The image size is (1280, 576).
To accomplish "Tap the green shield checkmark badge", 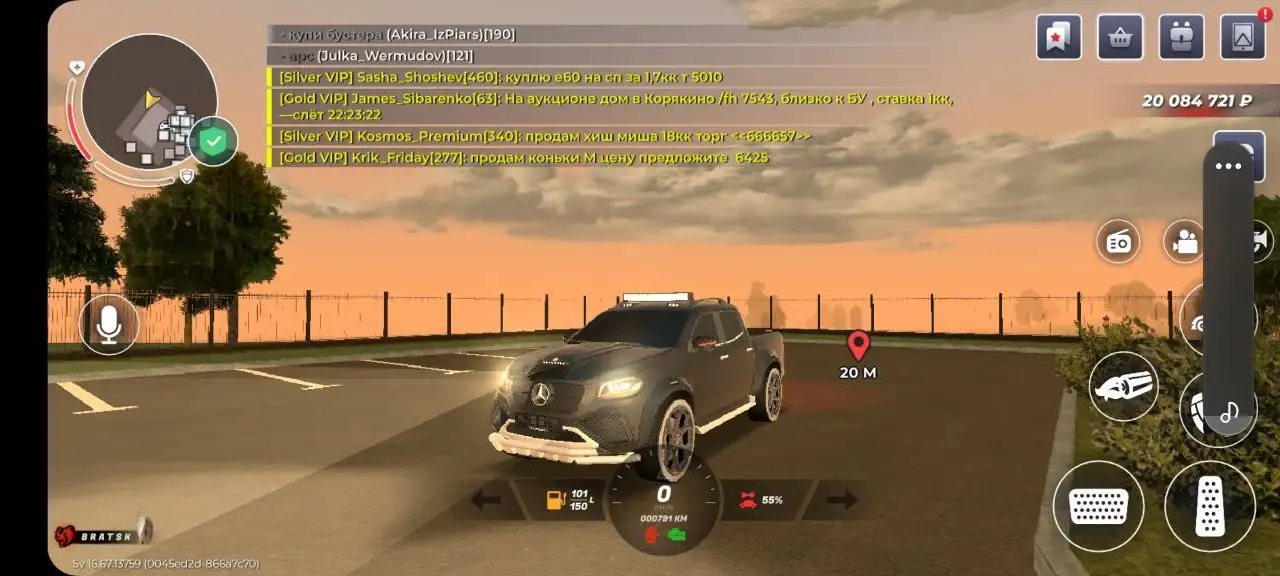I will 213,142.
